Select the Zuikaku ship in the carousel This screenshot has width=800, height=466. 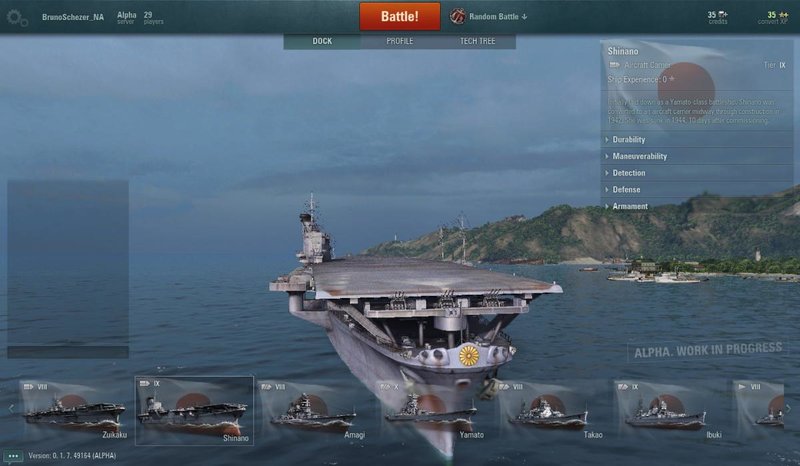[x=76, y=410]
